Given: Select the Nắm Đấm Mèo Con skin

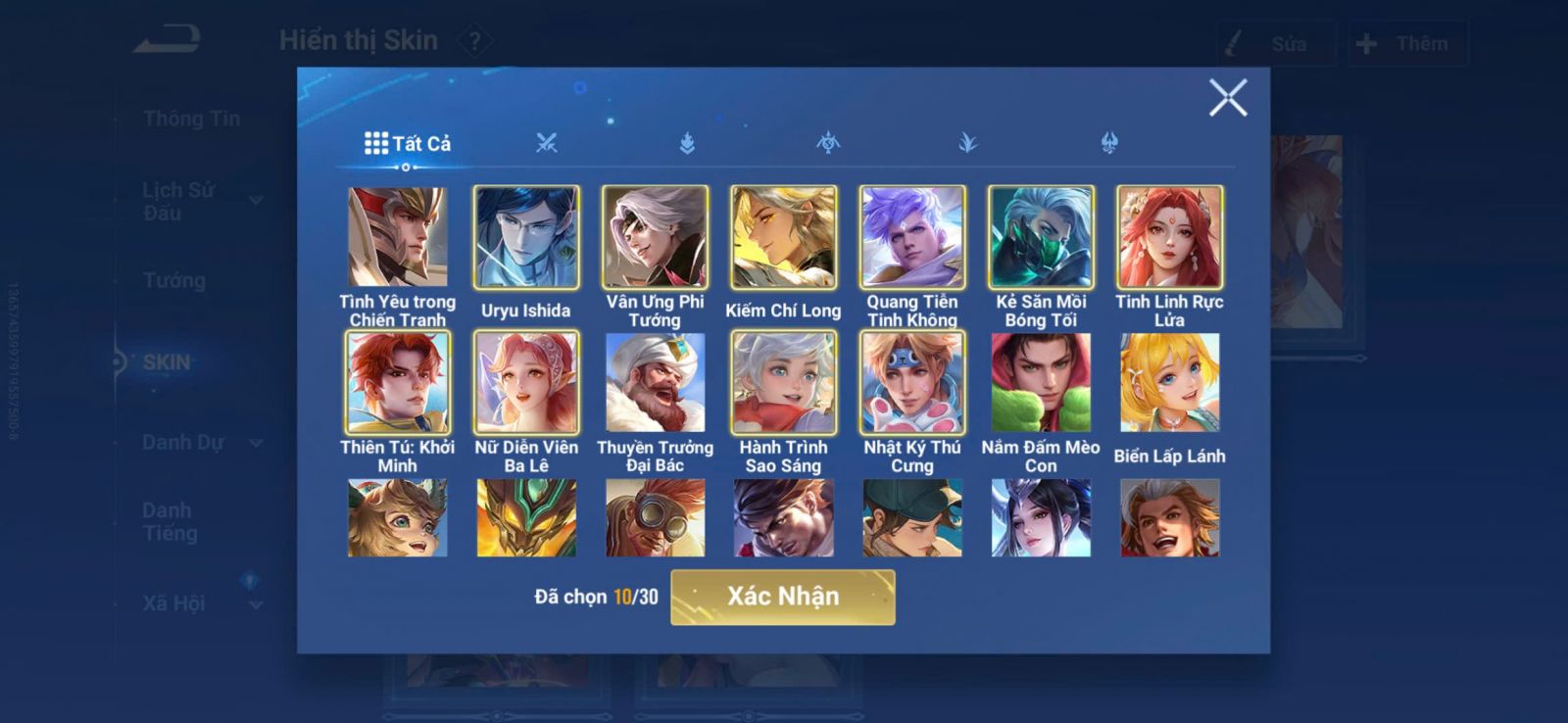Looking at the screenshot, I should point(1041,382).
